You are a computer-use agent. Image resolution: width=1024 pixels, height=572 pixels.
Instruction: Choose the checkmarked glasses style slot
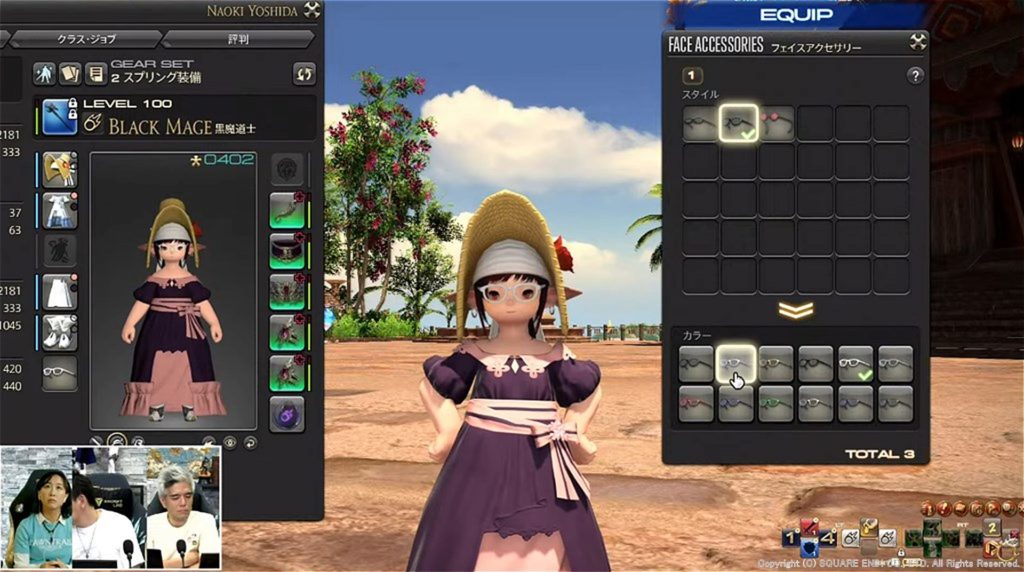click(x=739, y=124)
